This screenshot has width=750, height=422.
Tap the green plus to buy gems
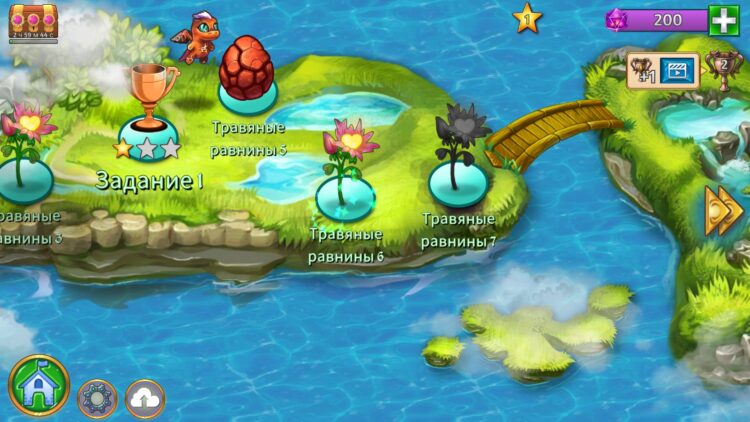[722, 20]
